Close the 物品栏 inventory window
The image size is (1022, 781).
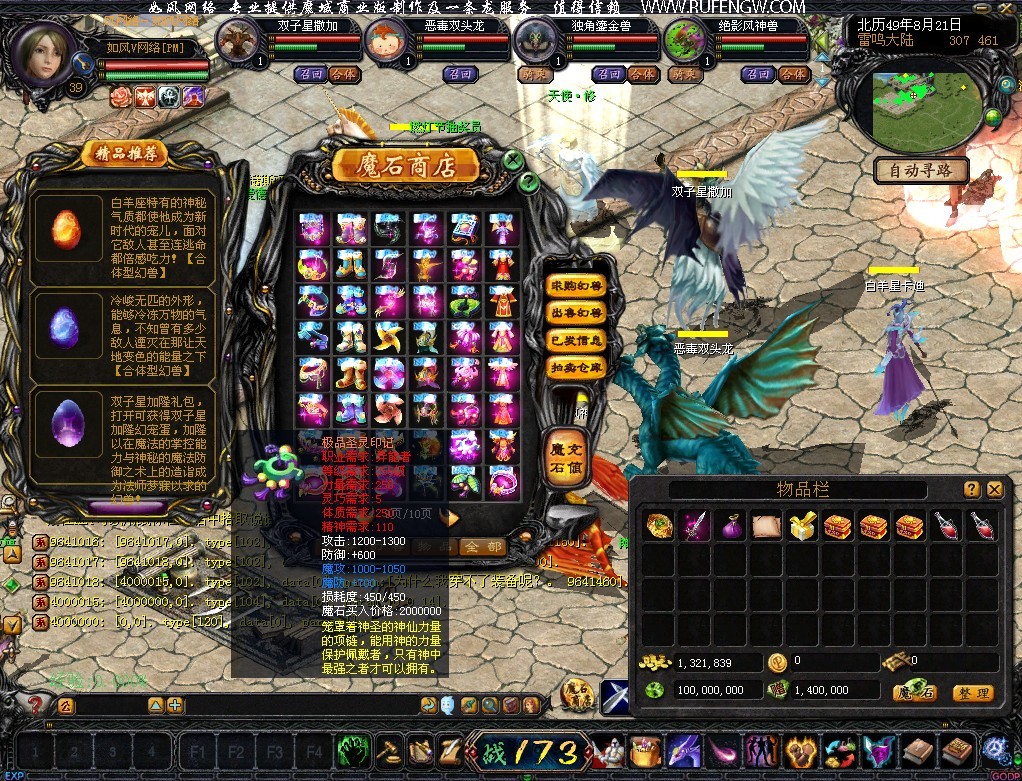(x=994, y=489)
